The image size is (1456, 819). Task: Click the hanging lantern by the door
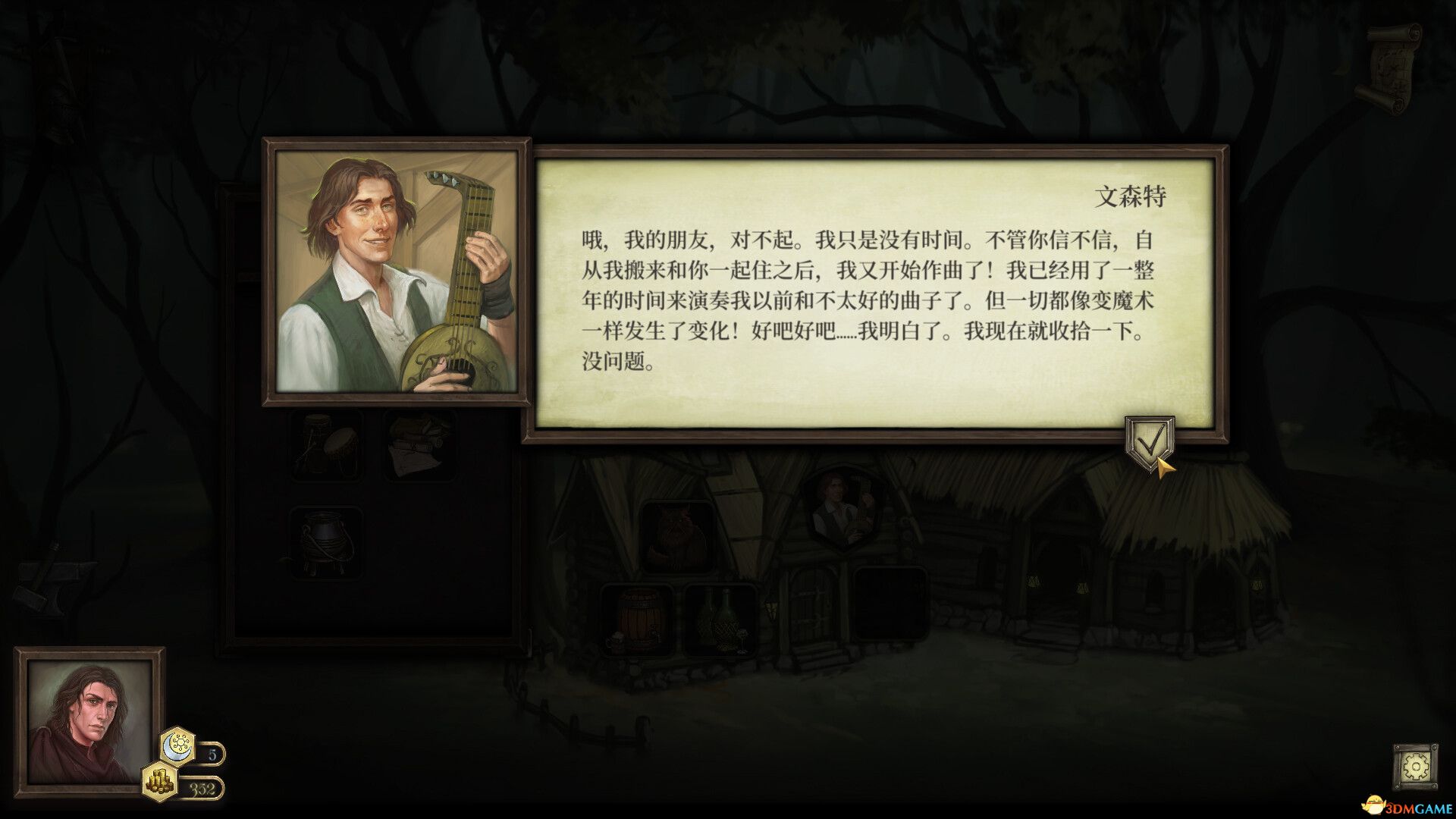click(770, 607)
